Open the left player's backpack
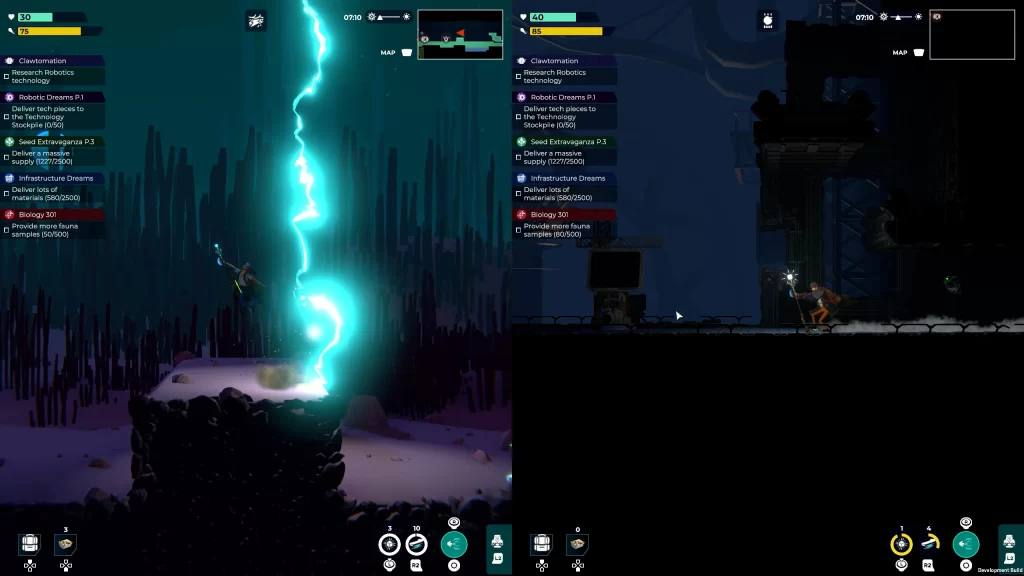1024x576 pixels. pyautogui.click(x=30, y=544)
